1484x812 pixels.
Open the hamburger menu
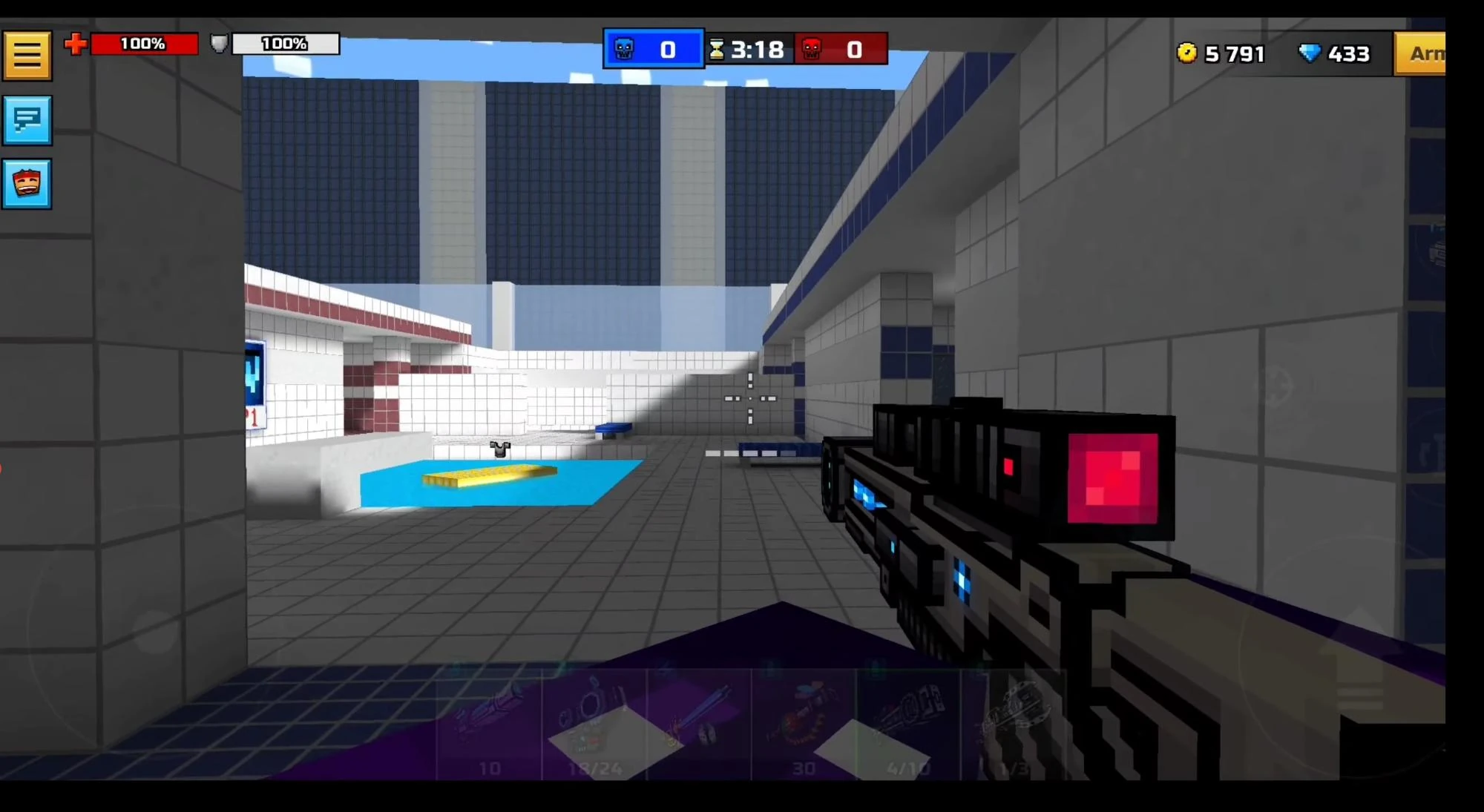(27, 54)
